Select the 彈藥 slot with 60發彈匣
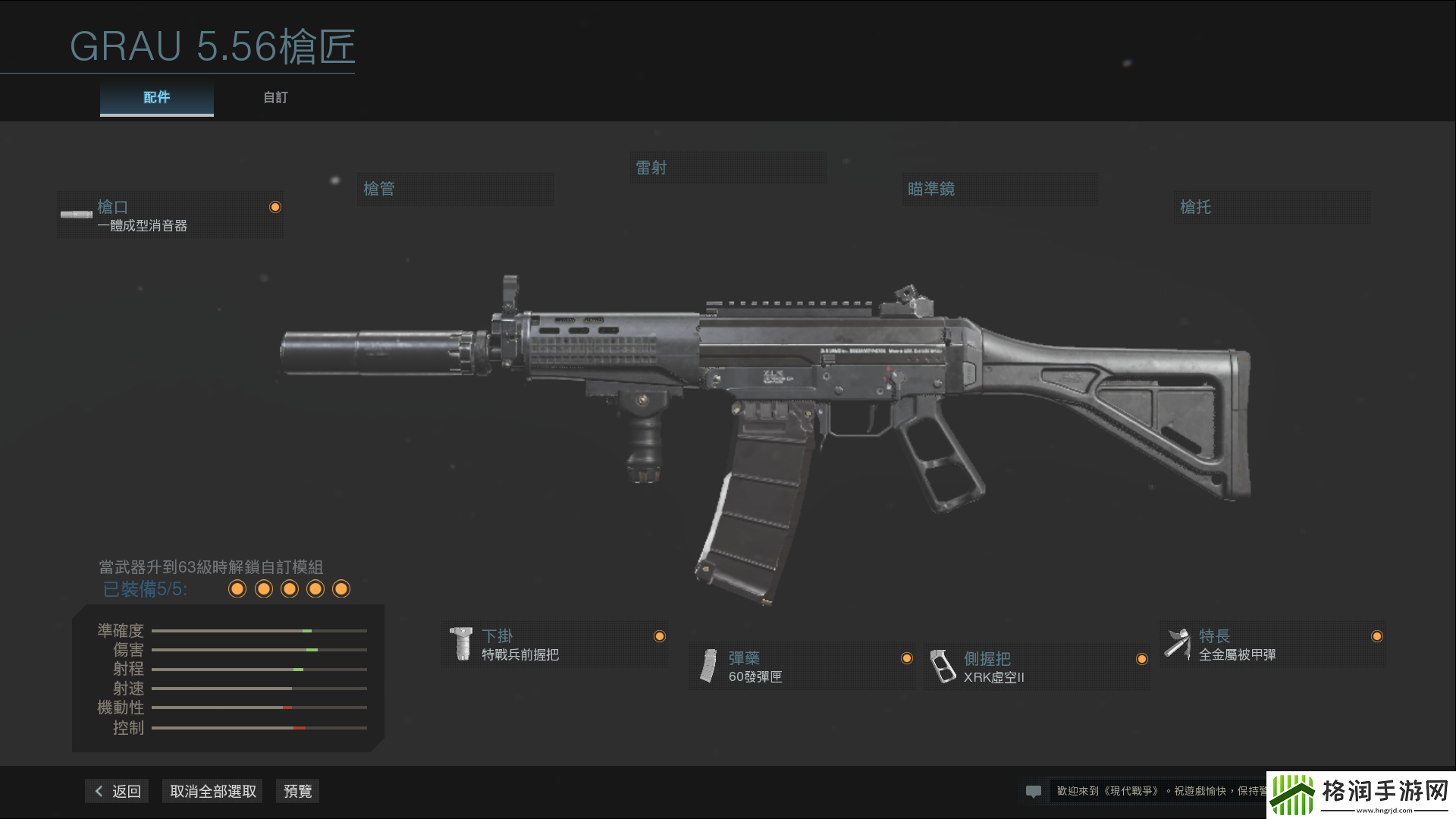This screenshot has height=819, width=1456. [802, 667]
